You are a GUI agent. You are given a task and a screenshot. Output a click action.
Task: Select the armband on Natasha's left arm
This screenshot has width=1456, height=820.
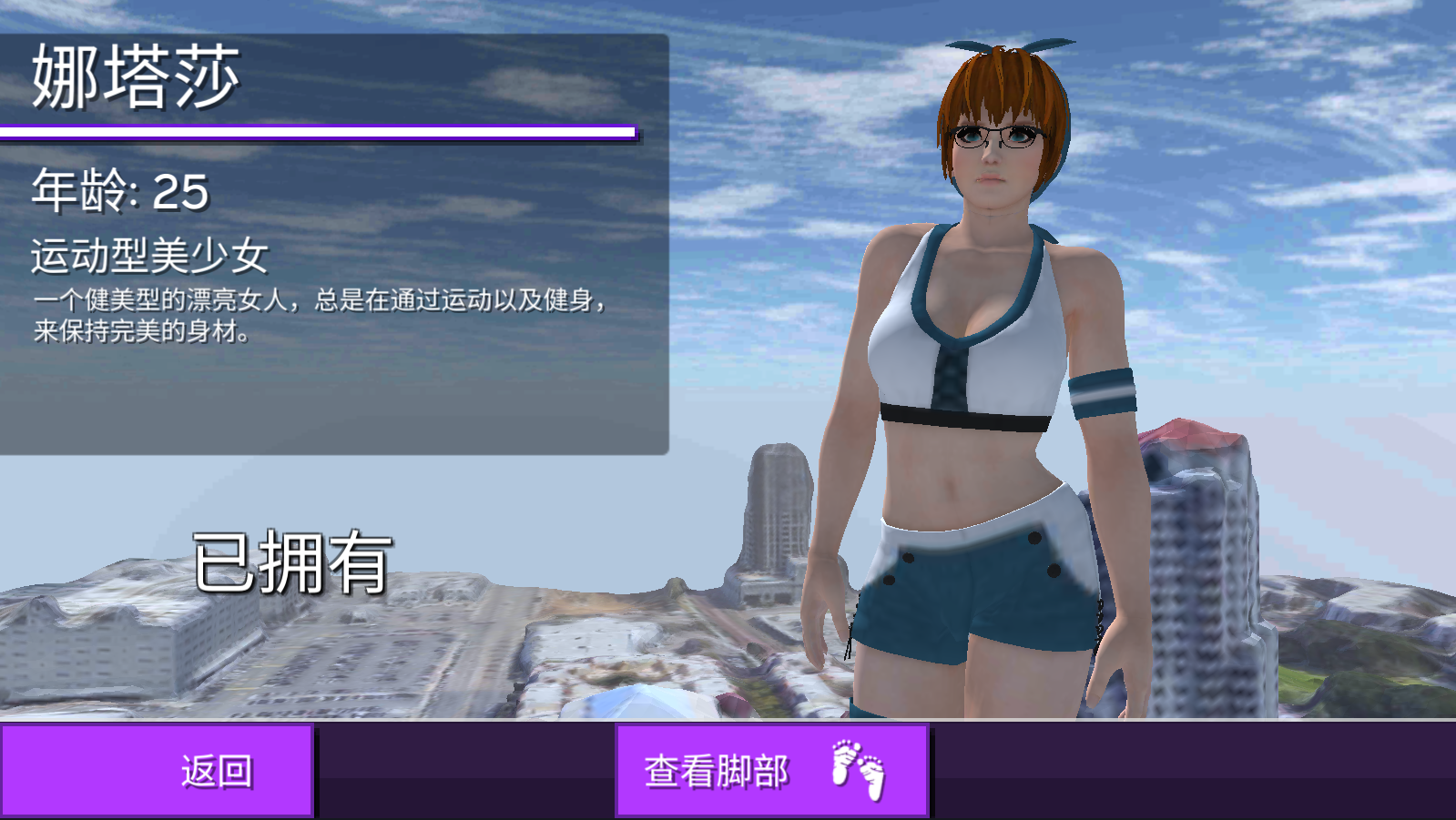pyautogui.click(x=1102, y=391)
